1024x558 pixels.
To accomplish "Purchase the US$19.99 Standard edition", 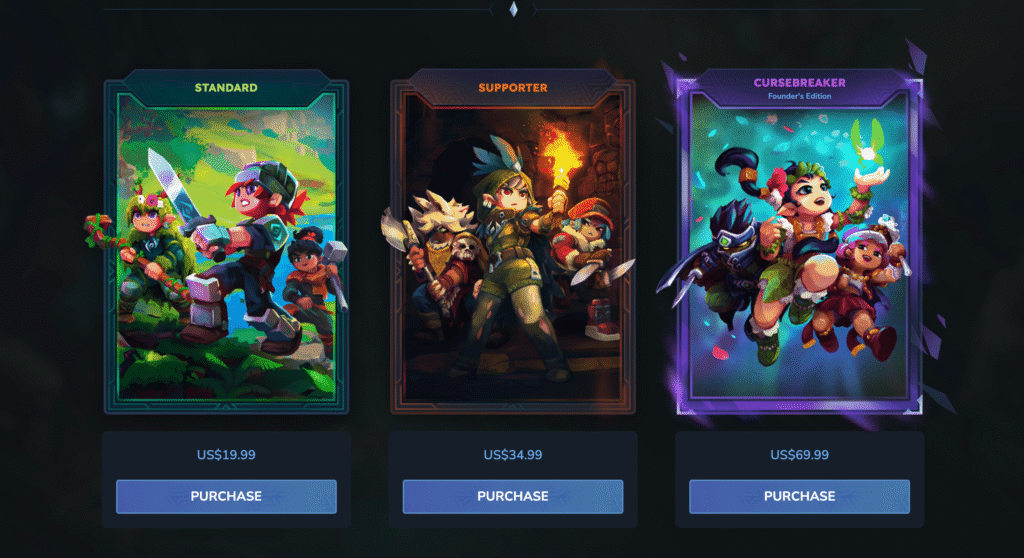I will click(226, 496).
